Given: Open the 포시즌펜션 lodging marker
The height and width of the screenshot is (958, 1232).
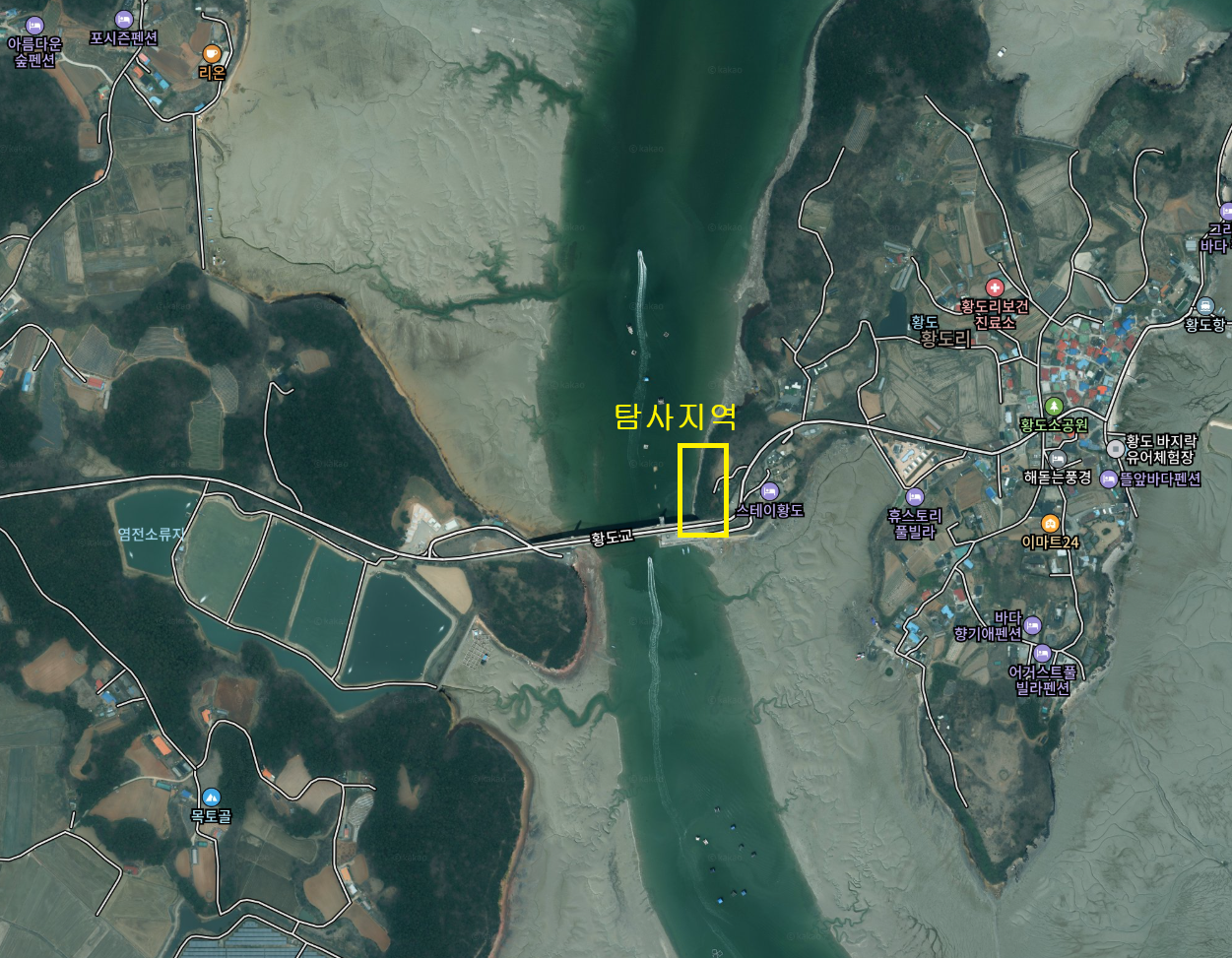Looking at the screenshot, I should tap(124, 19).
